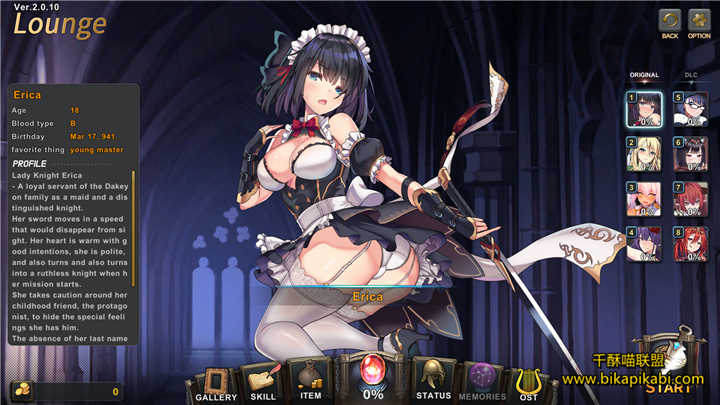Pick character portrait number 7
Viewport: 720px width, 405px height.
690,199
